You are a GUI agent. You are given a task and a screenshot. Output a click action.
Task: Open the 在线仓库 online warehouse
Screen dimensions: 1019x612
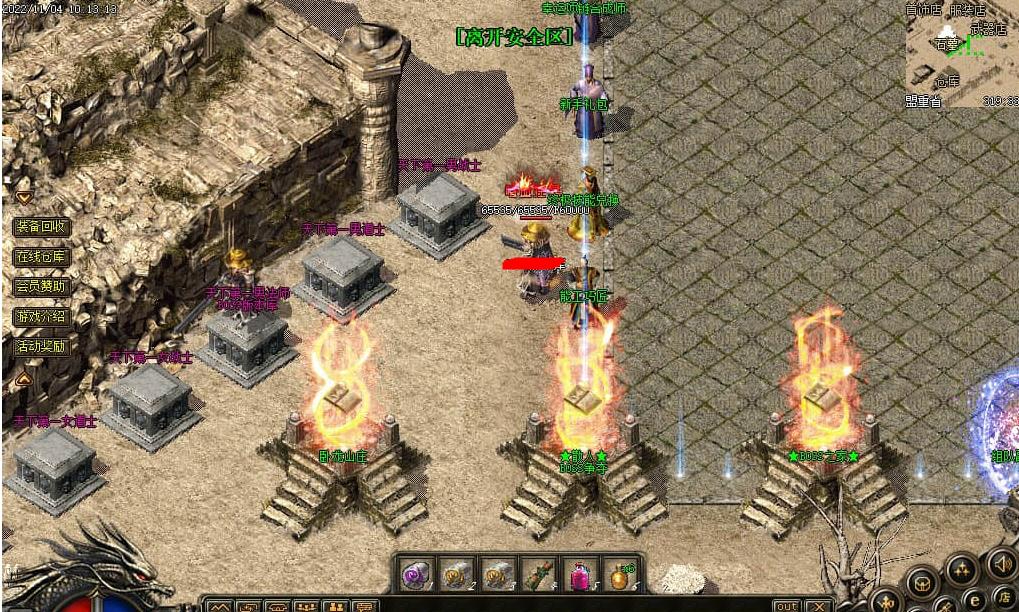(41, 257)
